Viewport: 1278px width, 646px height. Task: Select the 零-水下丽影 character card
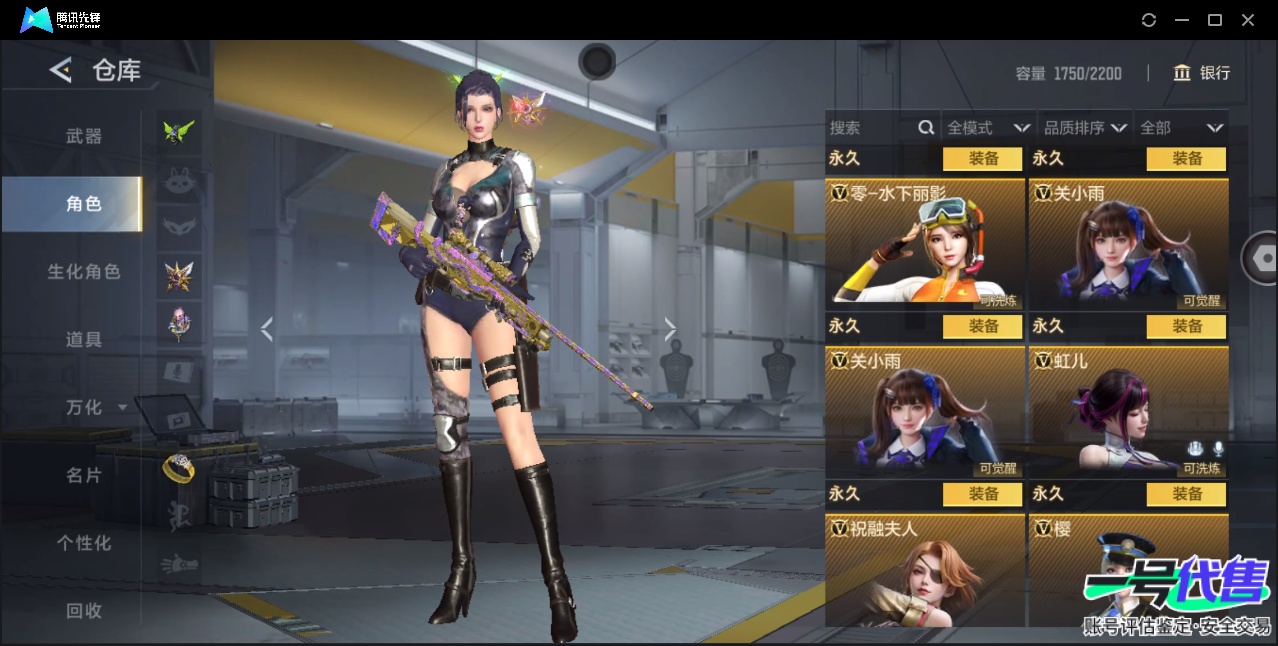pyautogui.click(x=925, y=243)
